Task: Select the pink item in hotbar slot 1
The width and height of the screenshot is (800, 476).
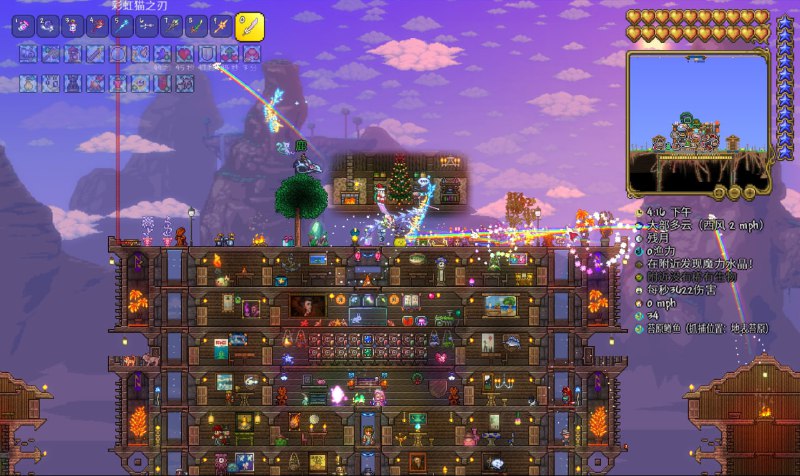Action: click(23, 26)
